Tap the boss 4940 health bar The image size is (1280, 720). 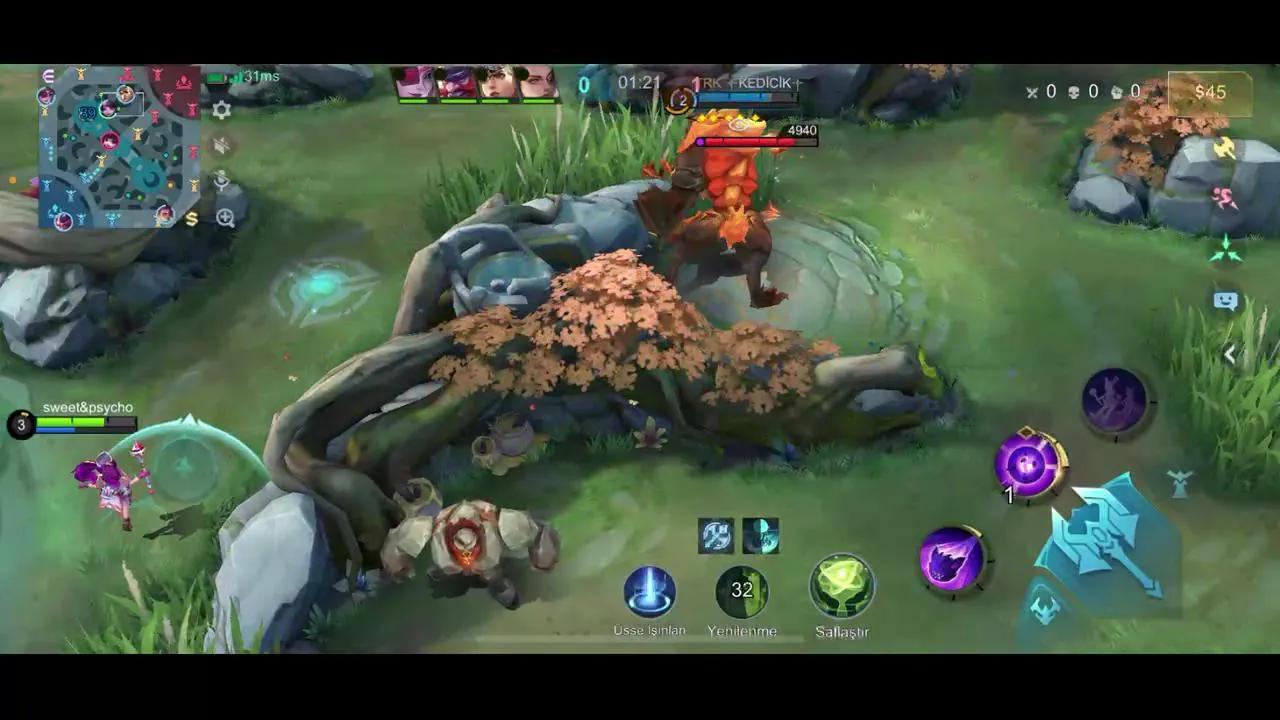pos(755,141)
